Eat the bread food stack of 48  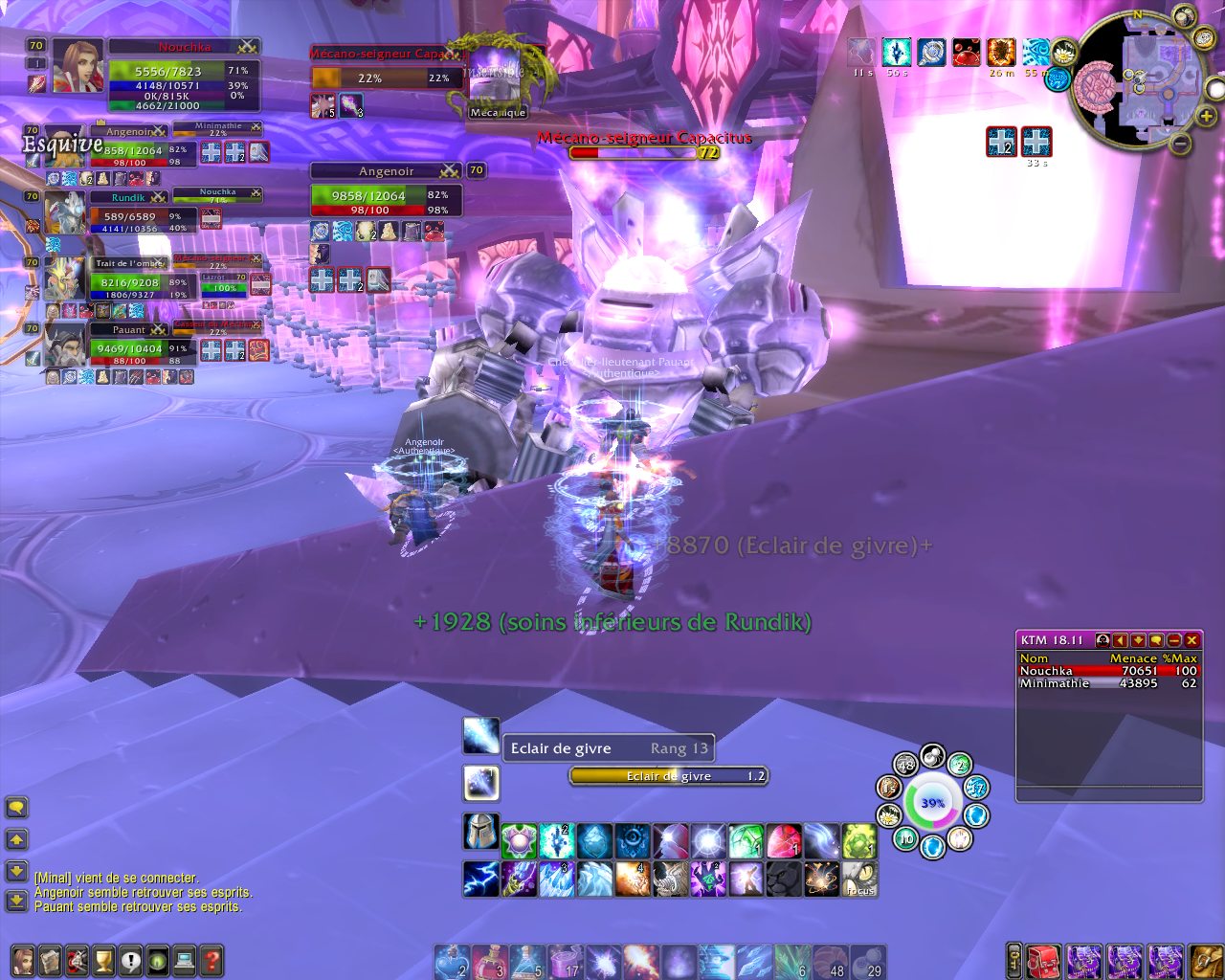[833, 962]
